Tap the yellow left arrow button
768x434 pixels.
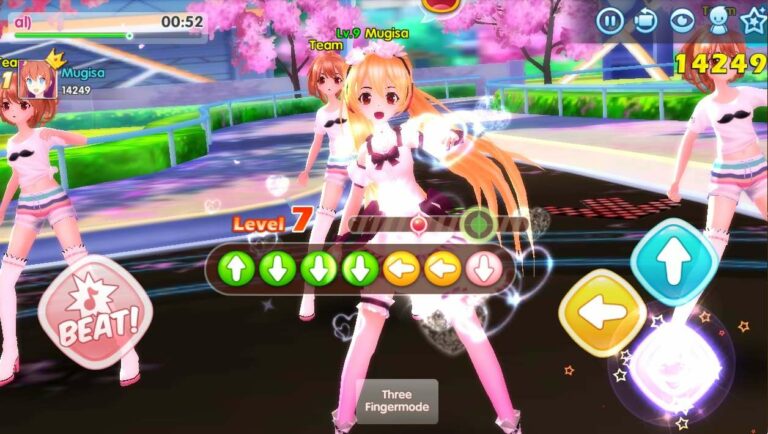(603, 313)
